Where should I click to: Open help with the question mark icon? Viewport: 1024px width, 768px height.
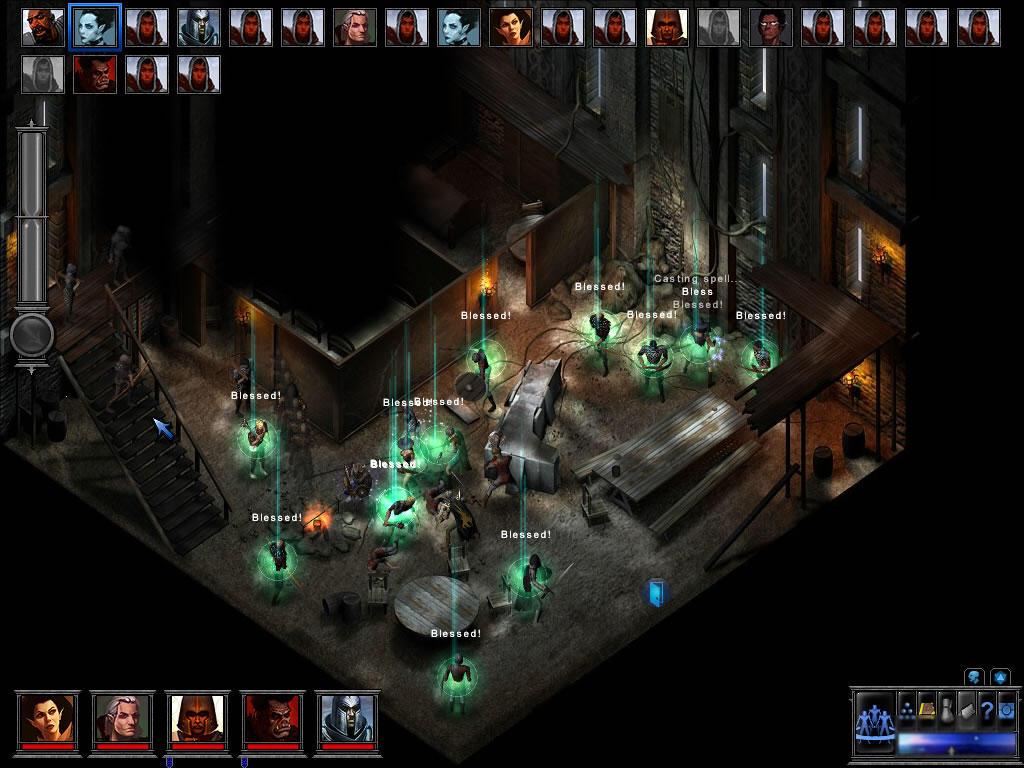pyautogui.click(x=986, y=709)
